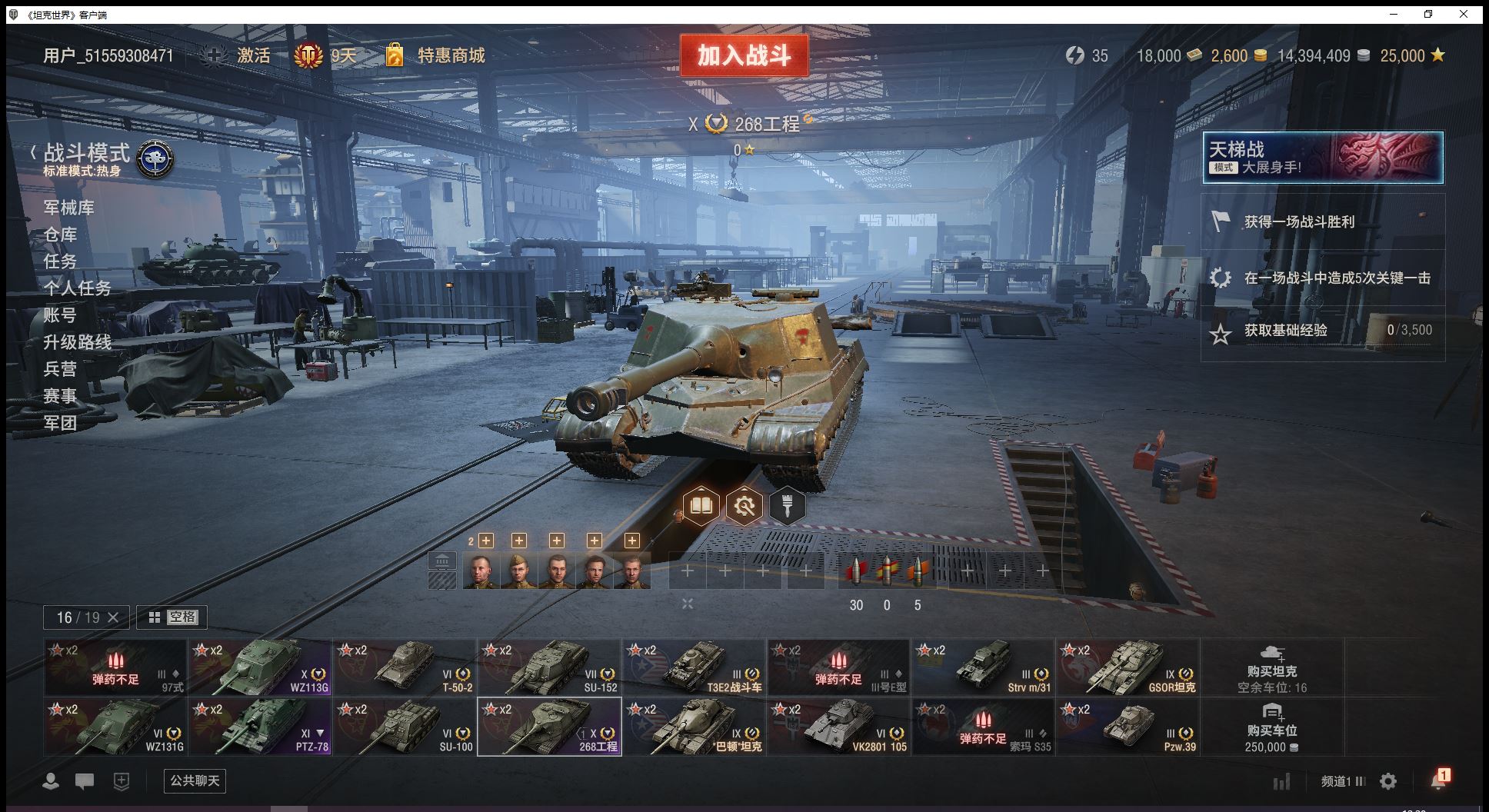Screen dimensions: 1489x812
Task: Open the notification bell with red badge
Action: coord(1438,780)
